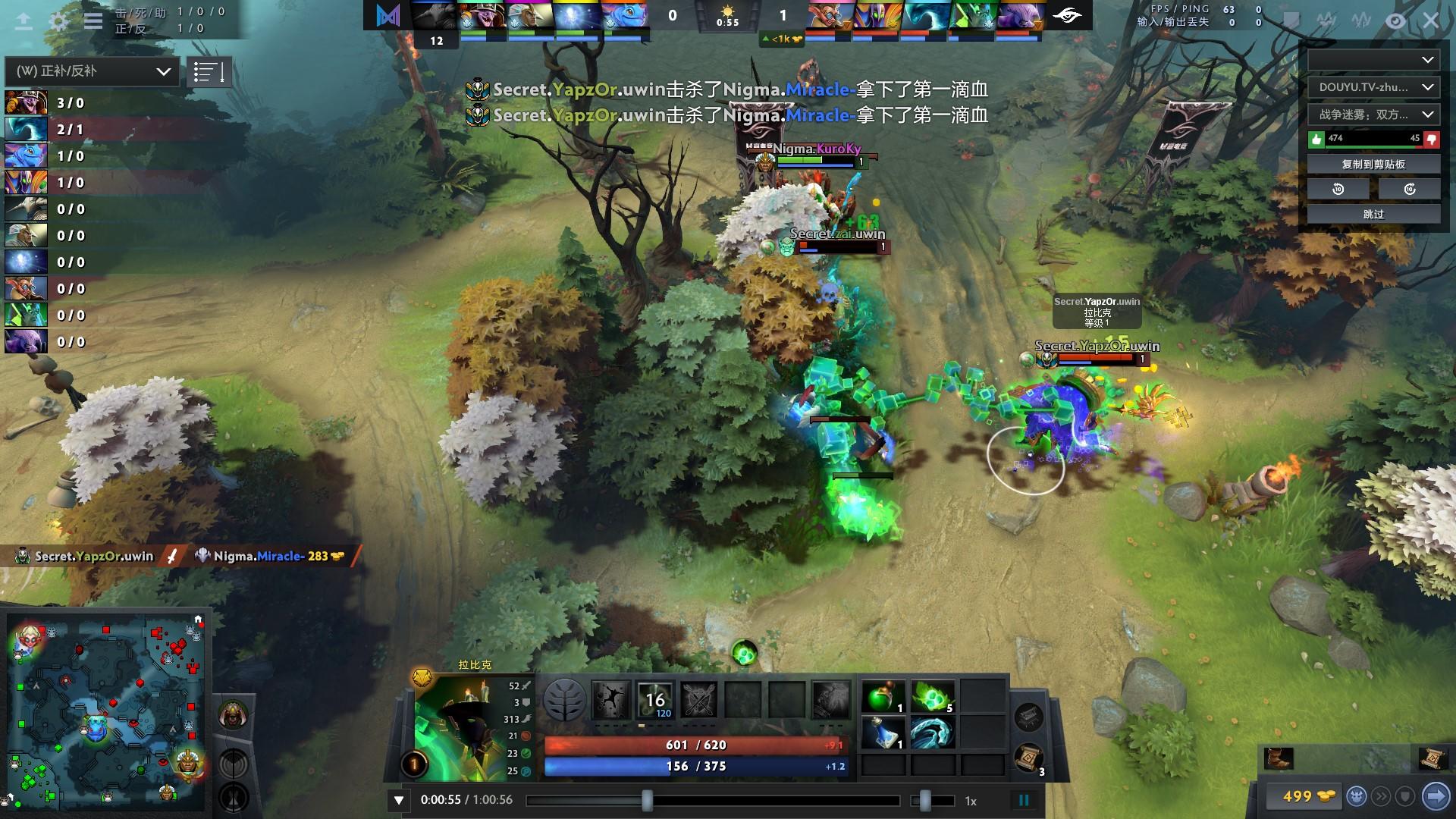Pause the replay playback
Viewport: 1456px width, 819px height.
(x=1024, y=800)
